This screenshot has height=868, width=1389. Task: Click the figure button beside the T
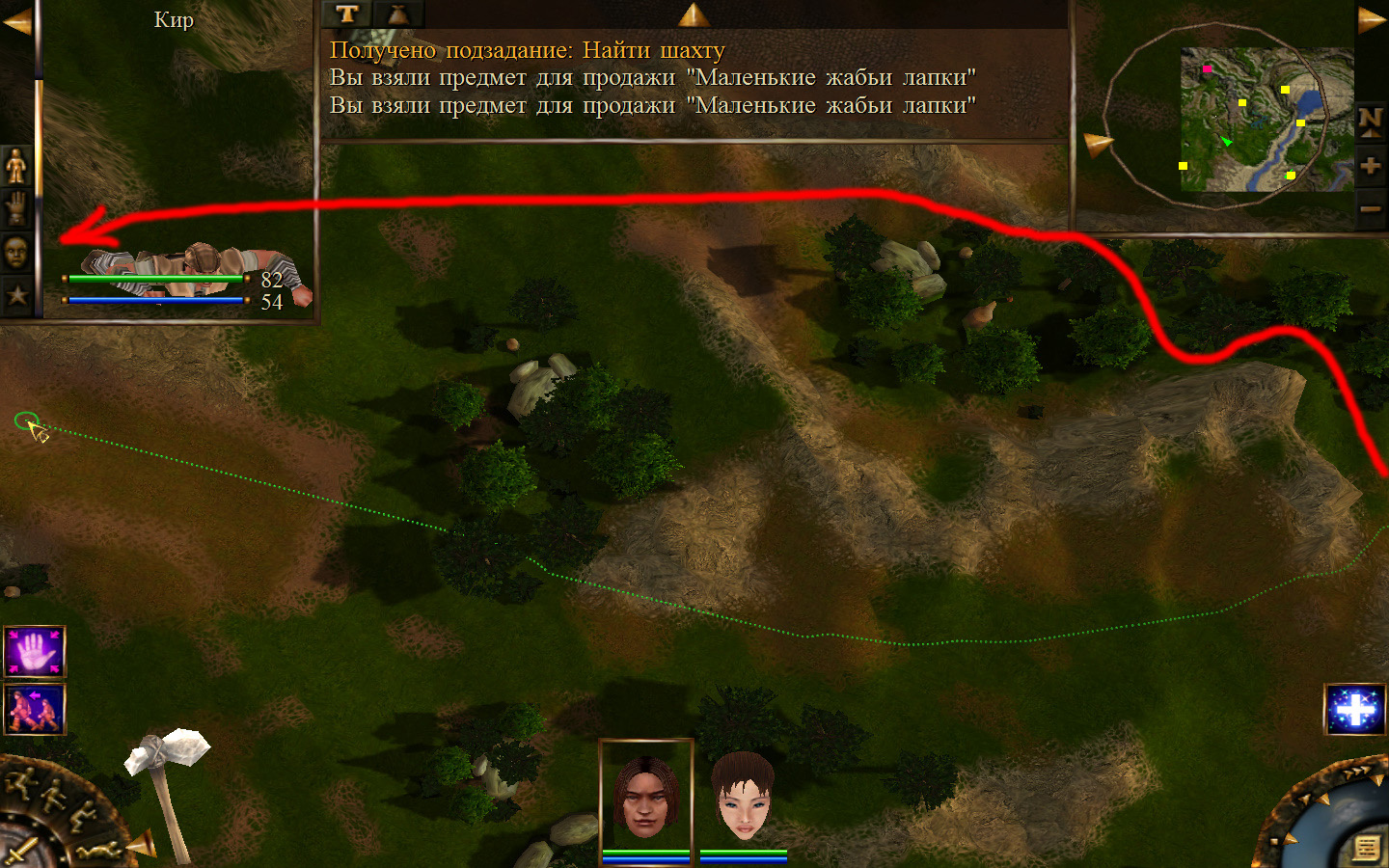point(397,14)
